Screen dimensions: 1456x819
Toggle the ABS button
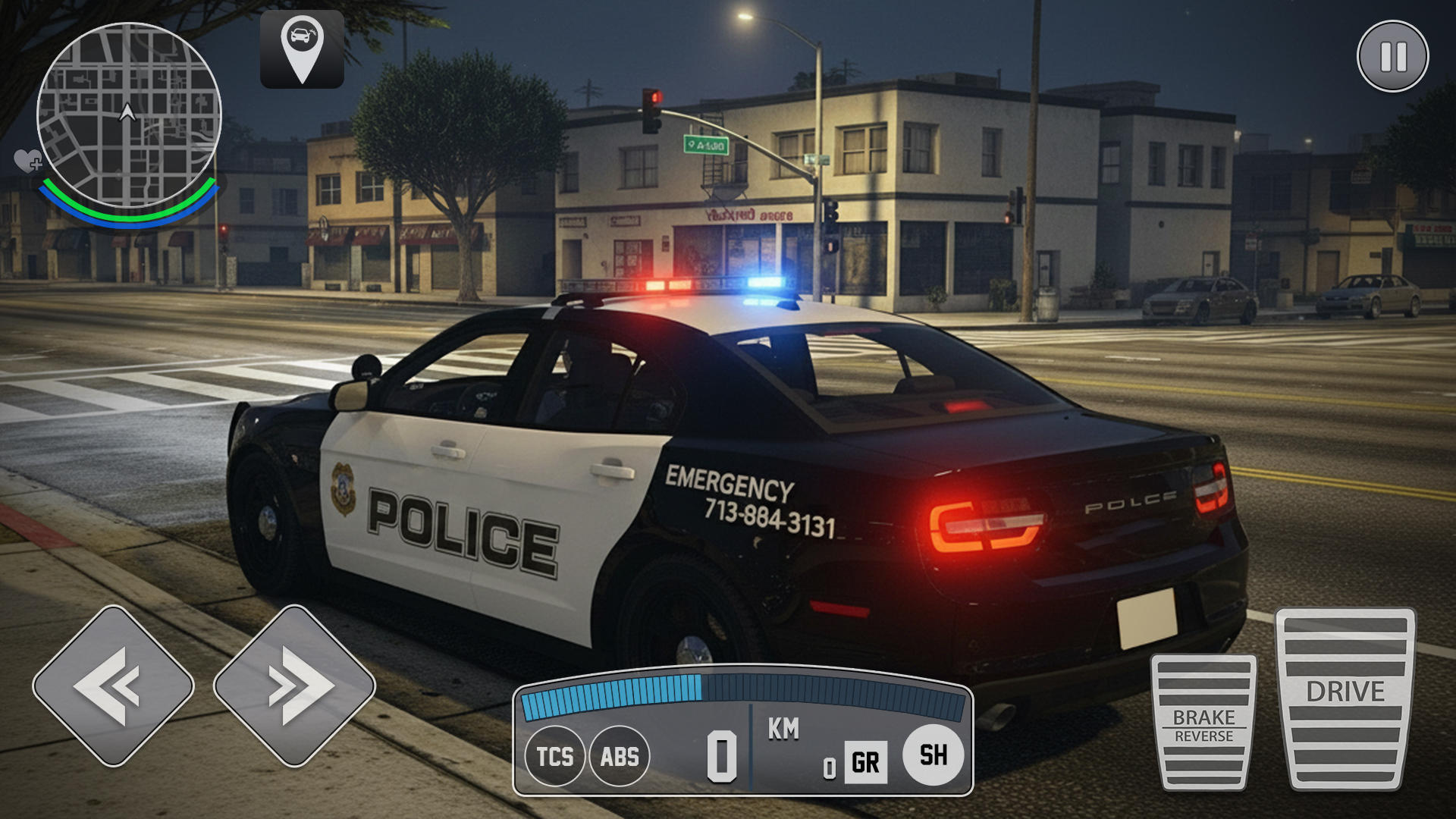pyautogui.click(x=620, y=756)
